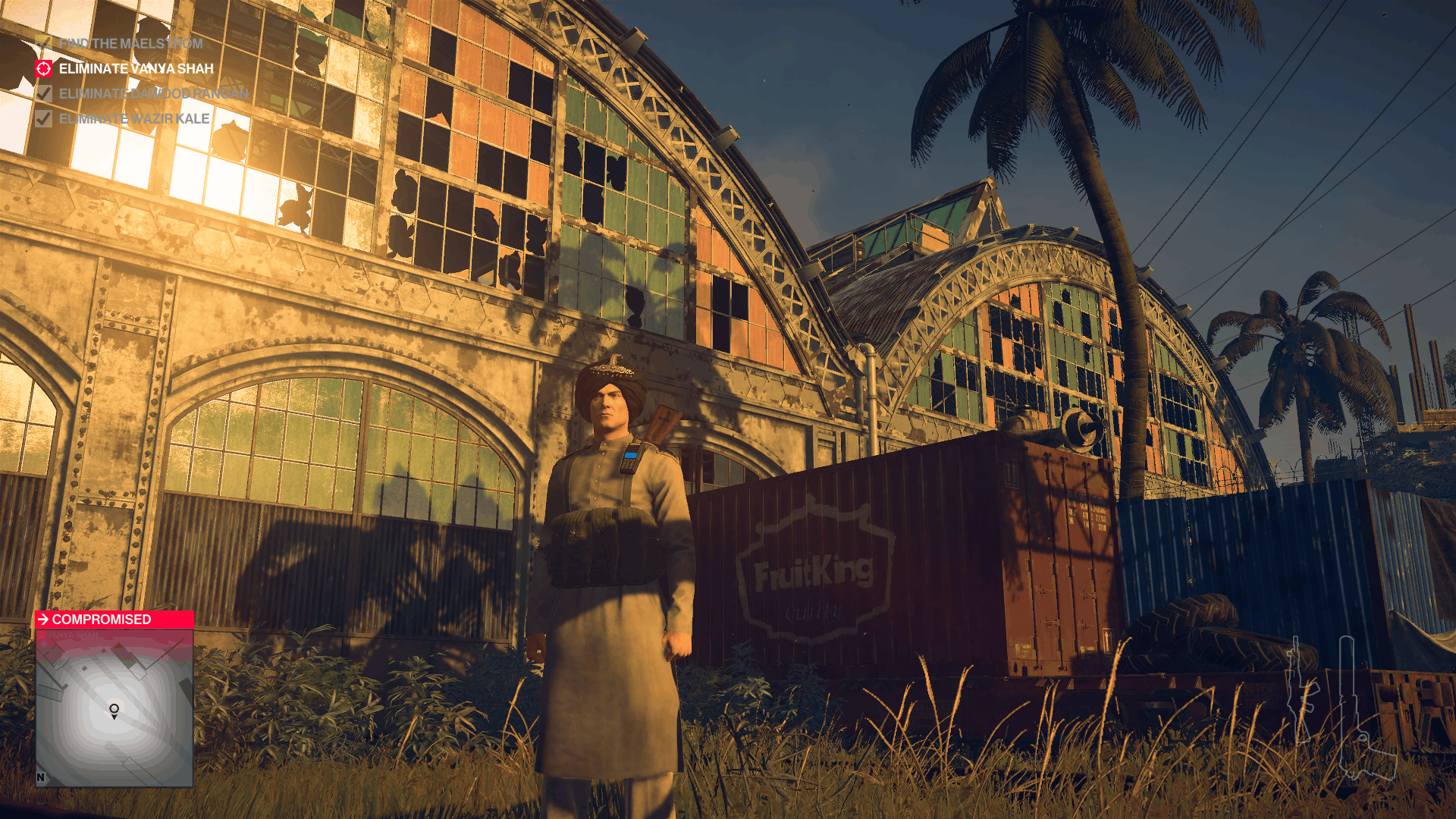Viewport: 1456px width, 819px height.
Task: Click the player position marker on the minimap
Action: 114,710
